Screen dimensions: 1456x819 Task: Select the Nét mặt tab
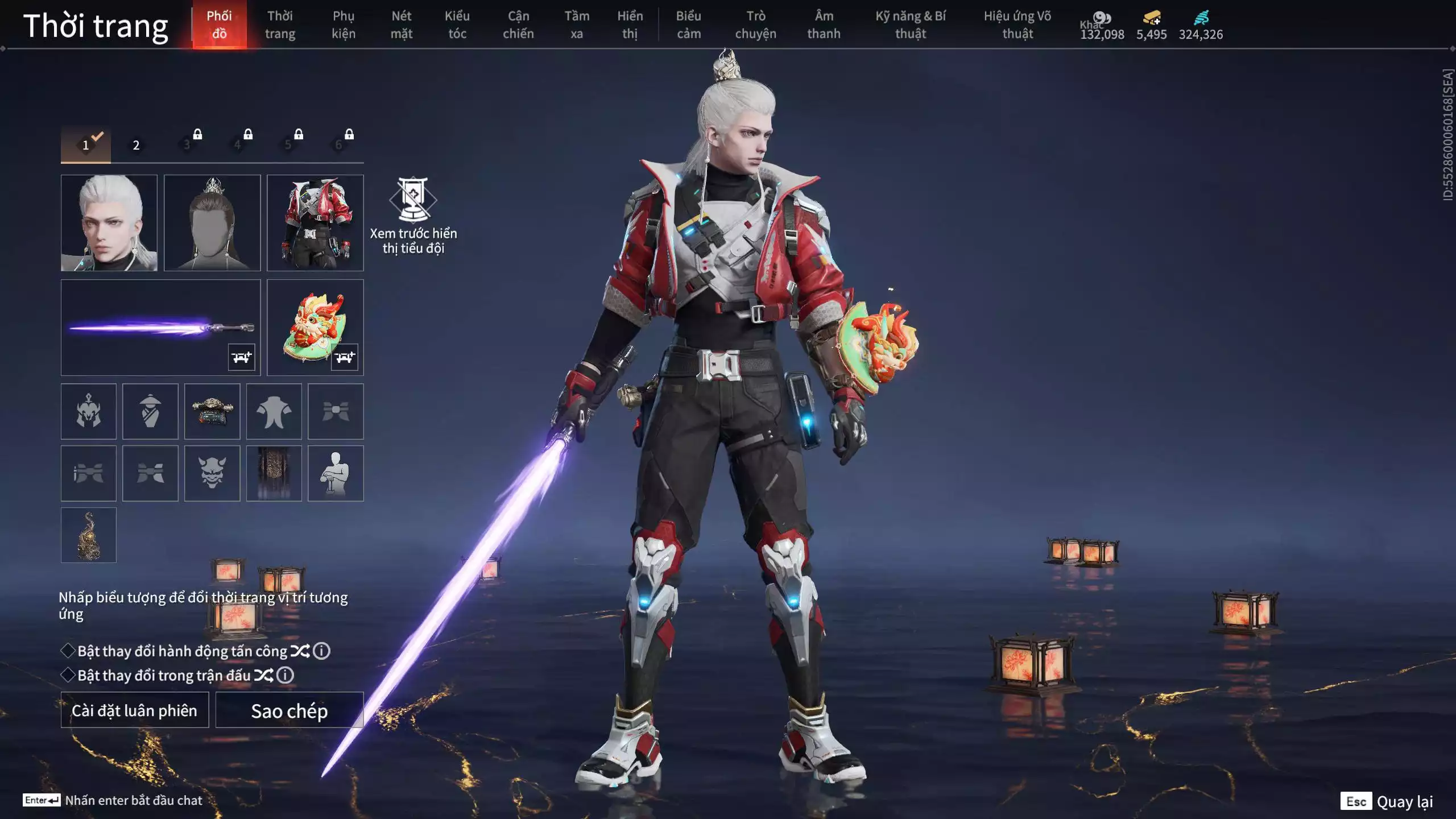401,25
